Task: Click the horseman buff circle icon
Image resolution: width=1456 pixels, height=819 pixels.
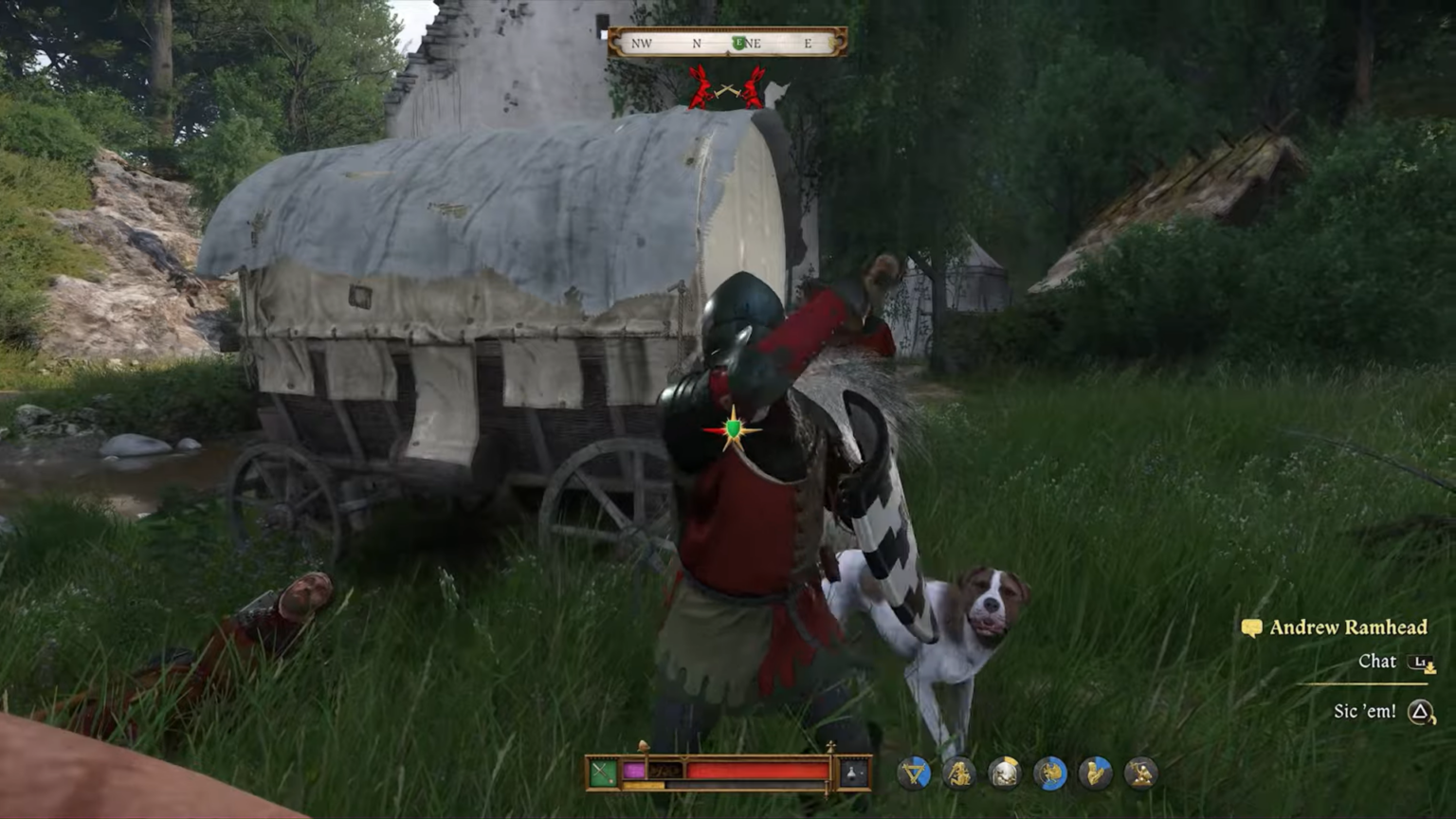Action: pos(1050,773)
